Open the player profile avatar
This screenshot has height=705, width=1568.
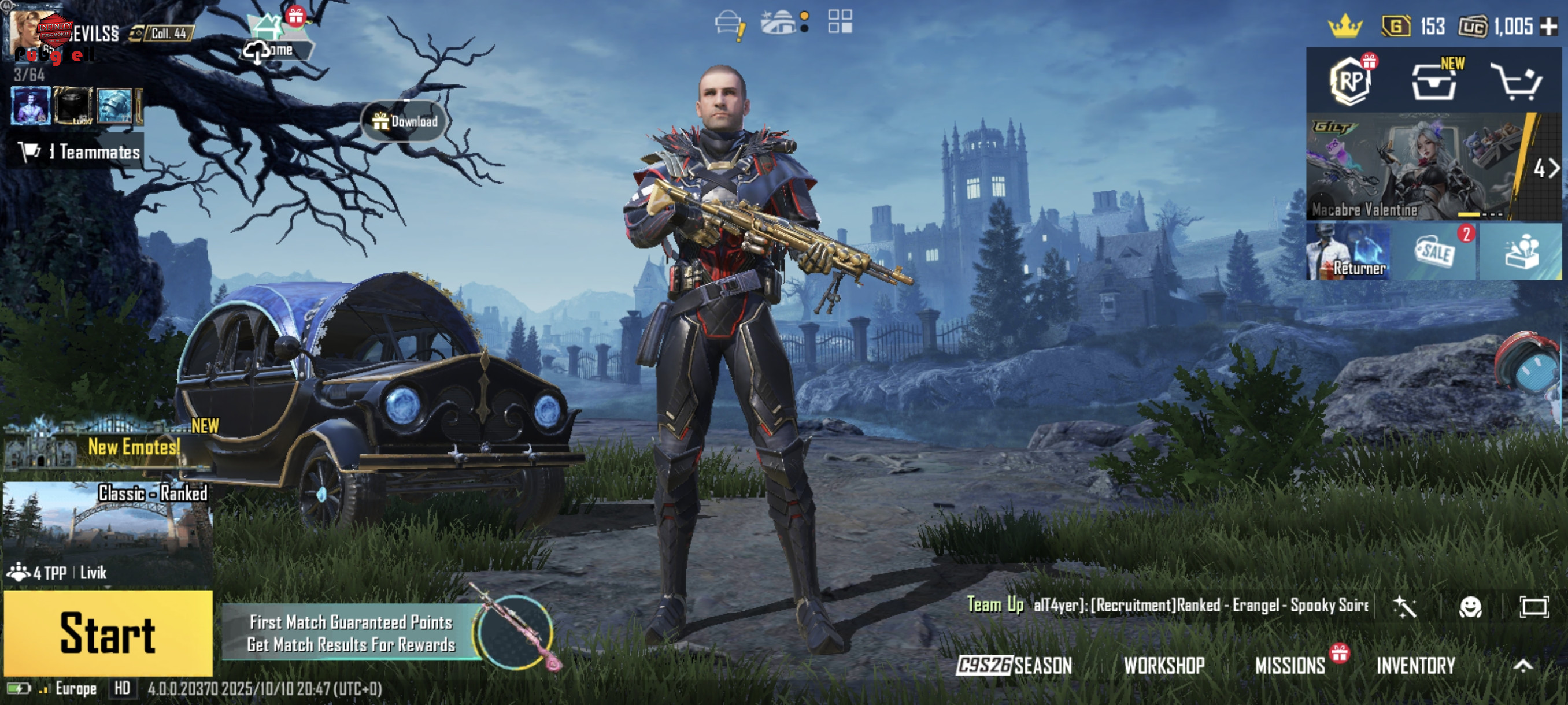click(x=31, y=34)
